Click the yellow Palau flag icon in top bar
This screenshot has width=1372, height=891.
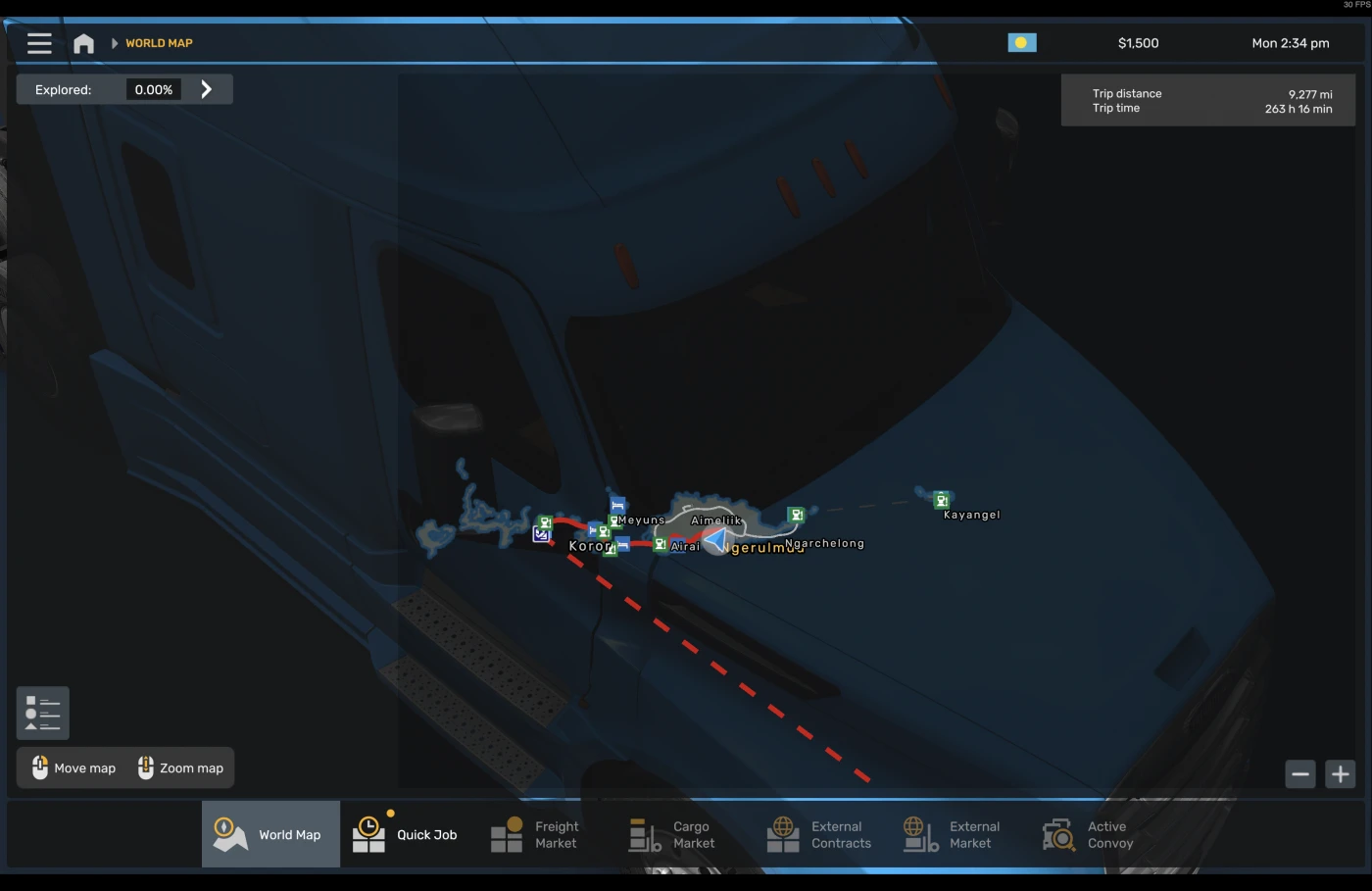pos(1022,42)
